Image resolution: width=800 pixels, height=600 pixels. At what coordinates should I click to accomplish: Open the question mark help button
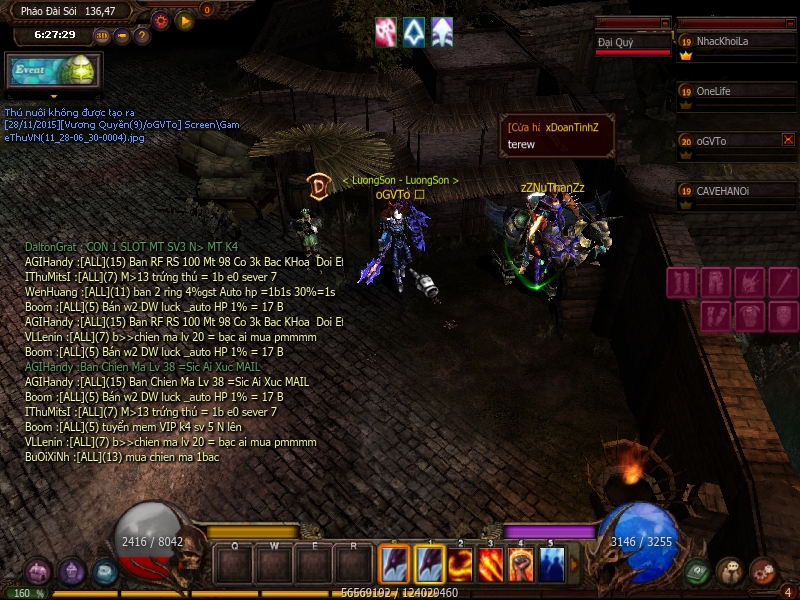pos(142,36)
